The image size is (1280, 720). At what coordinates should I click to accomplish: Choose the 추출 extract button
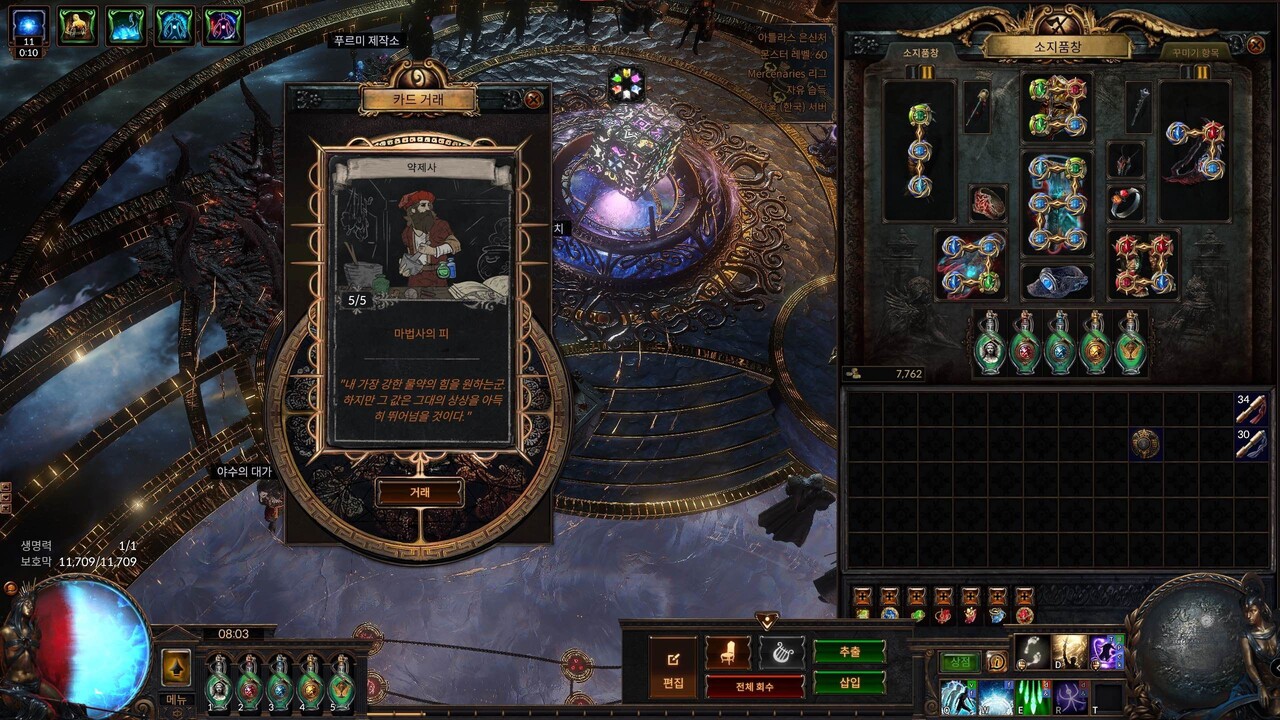849,652
